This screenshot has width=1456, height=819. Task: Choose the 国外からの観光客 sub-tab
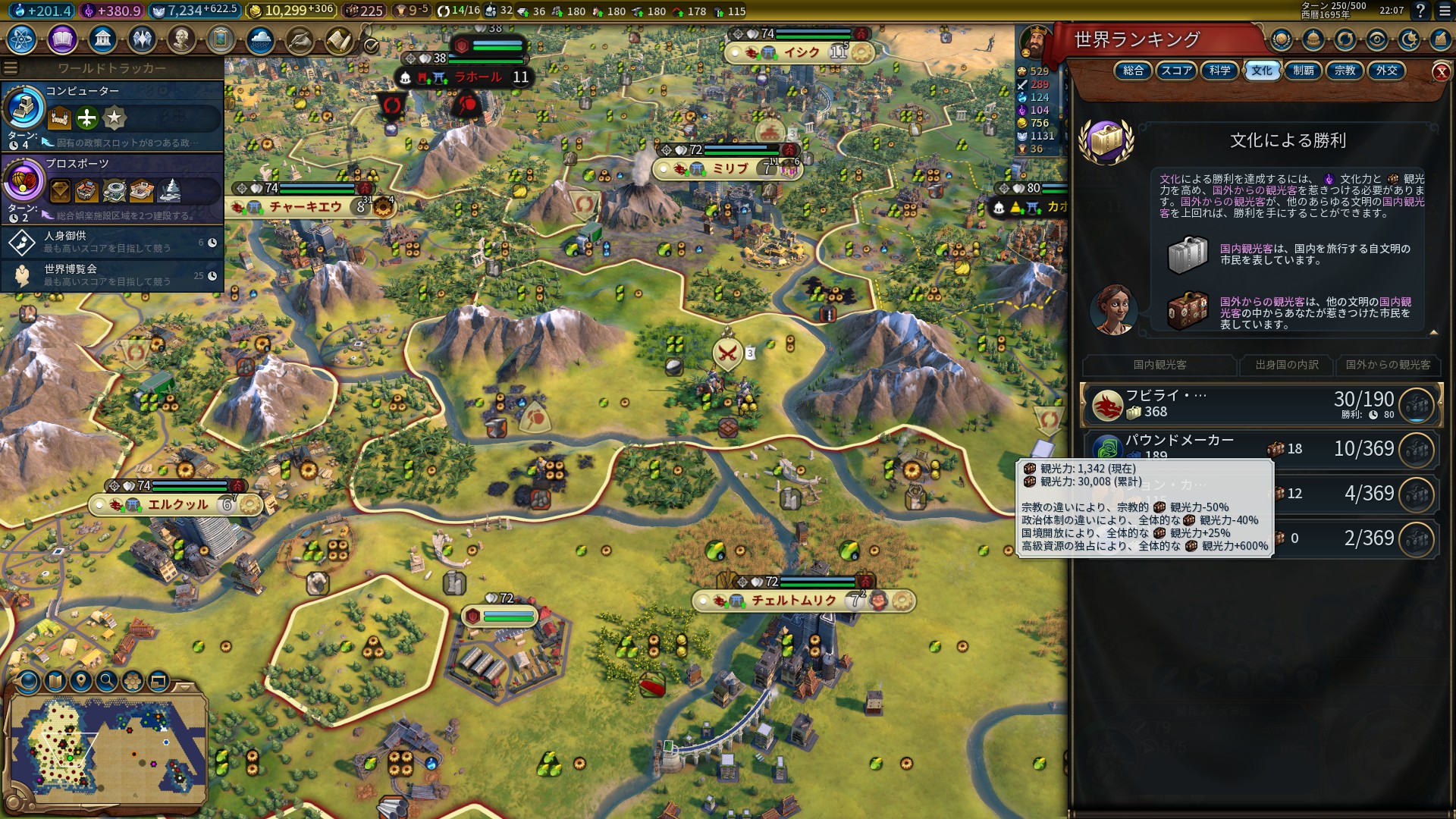coord(1388,365)
